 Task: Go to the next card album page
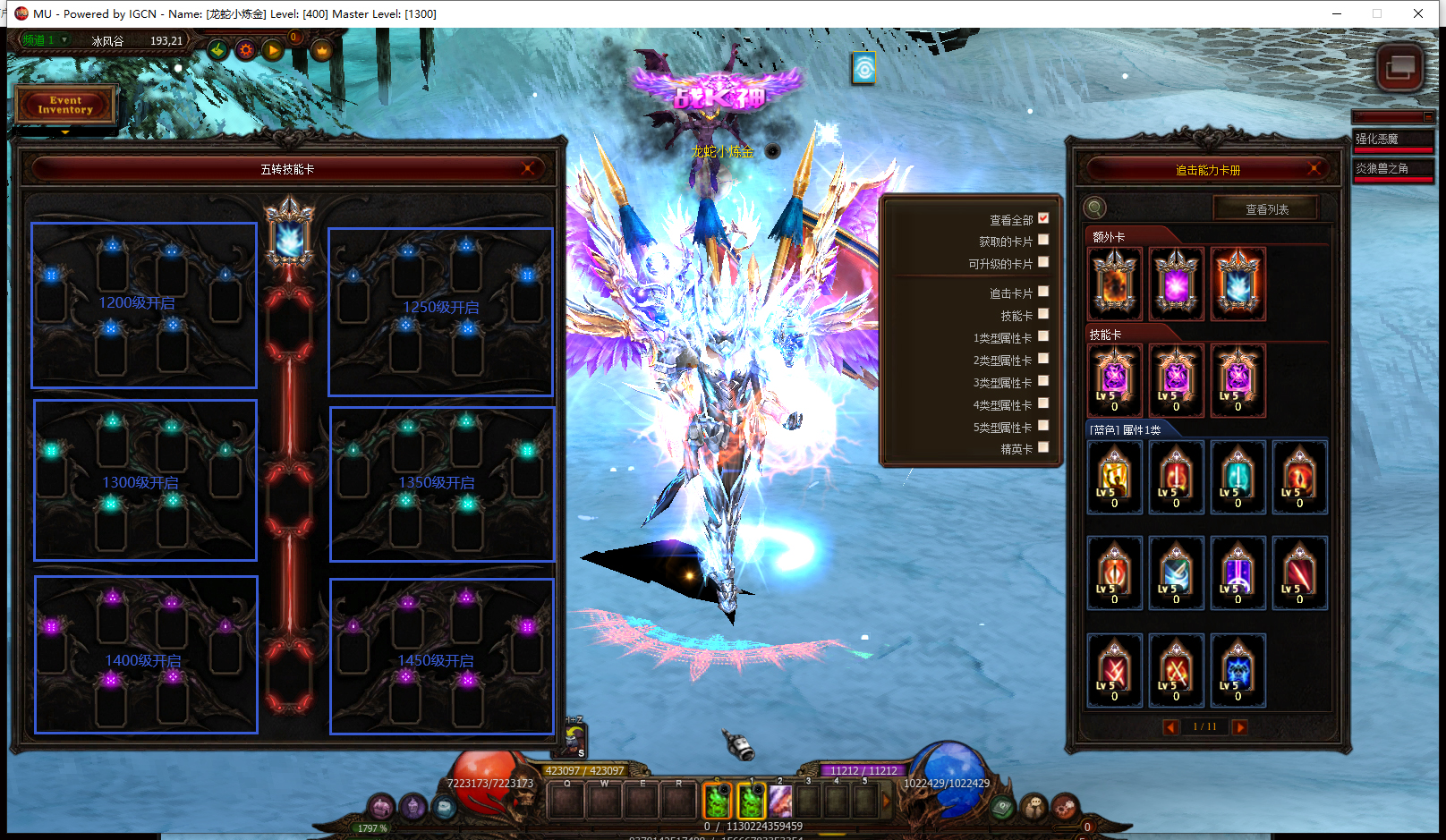point(1239,727)
